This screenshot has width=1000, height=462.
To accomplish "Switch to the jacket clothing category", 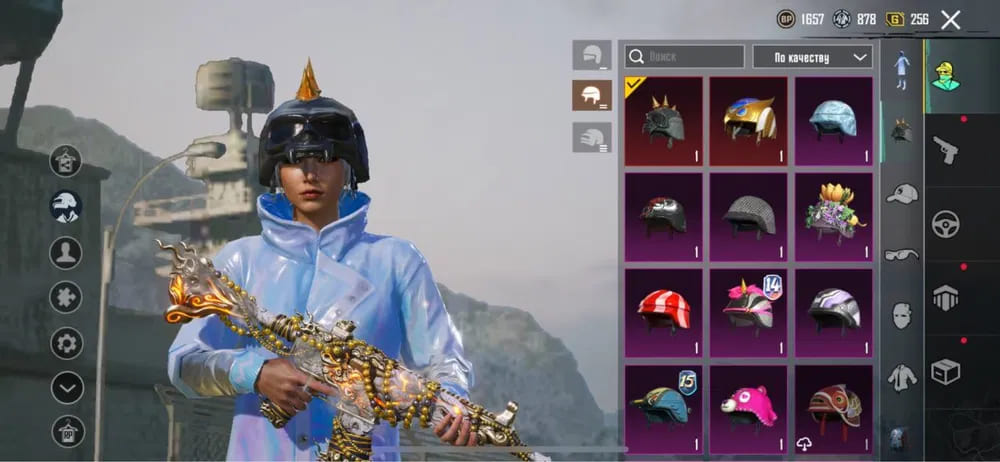I will (x=902, y=376).
